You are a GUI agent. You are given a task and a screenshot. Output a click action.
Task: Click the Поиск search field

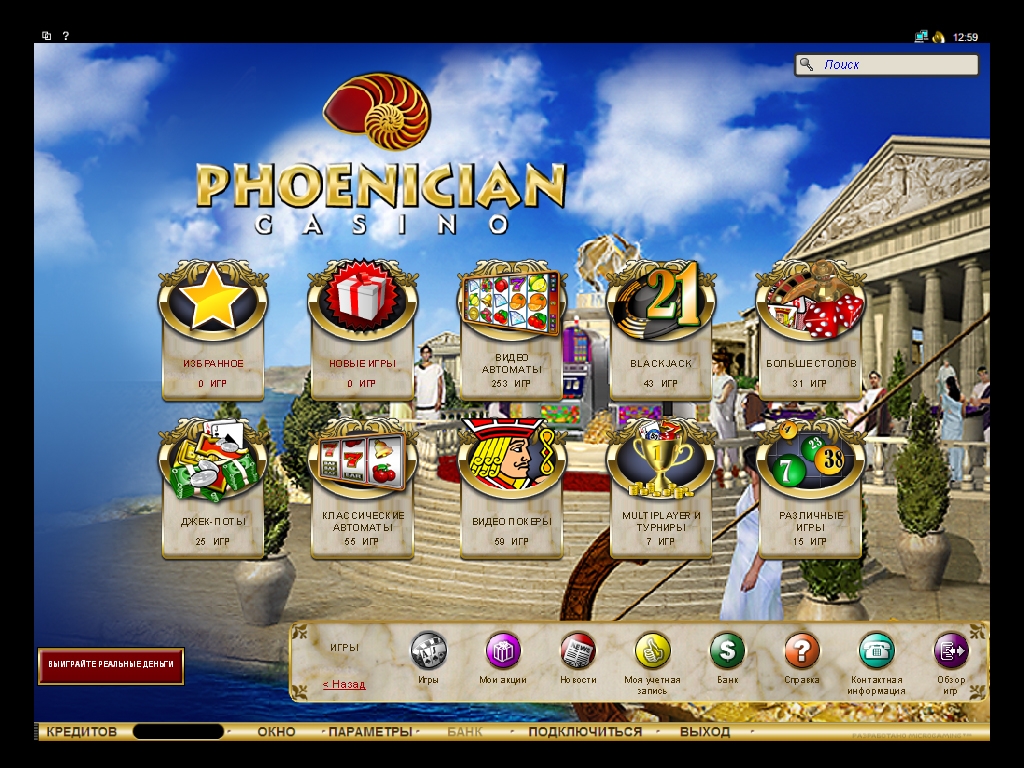[x=896, y=65]
